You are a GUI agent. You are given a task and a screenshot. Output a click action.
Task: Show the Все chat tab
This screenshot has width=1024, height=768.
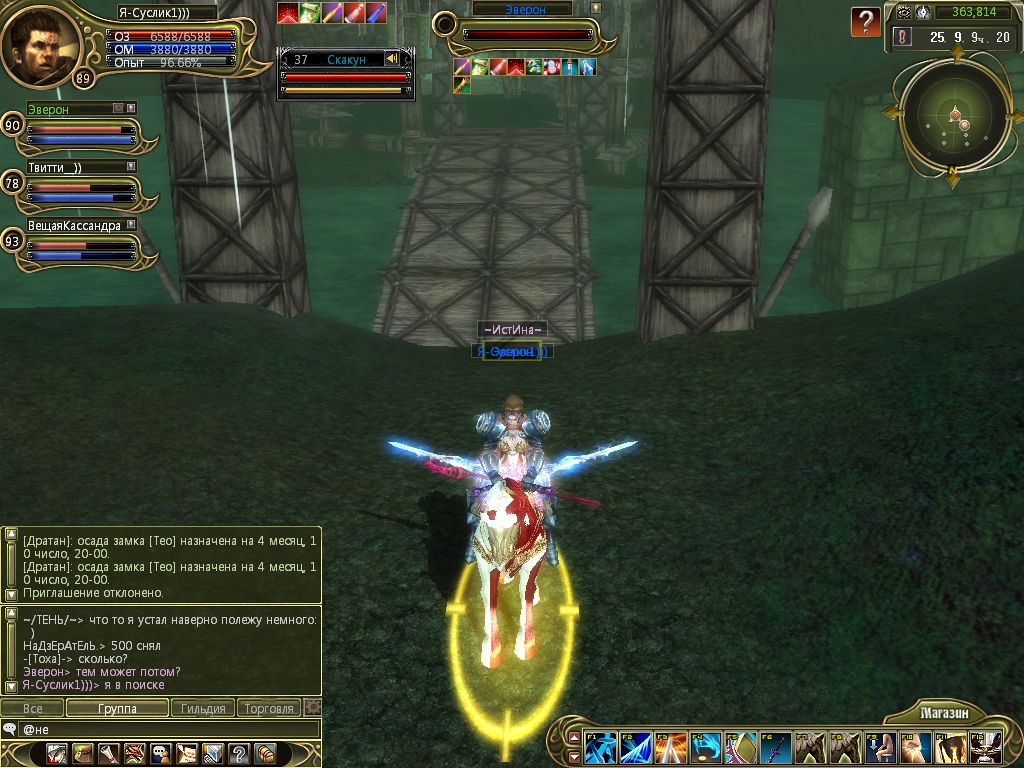pyautogui.click(x=33, y=708)
